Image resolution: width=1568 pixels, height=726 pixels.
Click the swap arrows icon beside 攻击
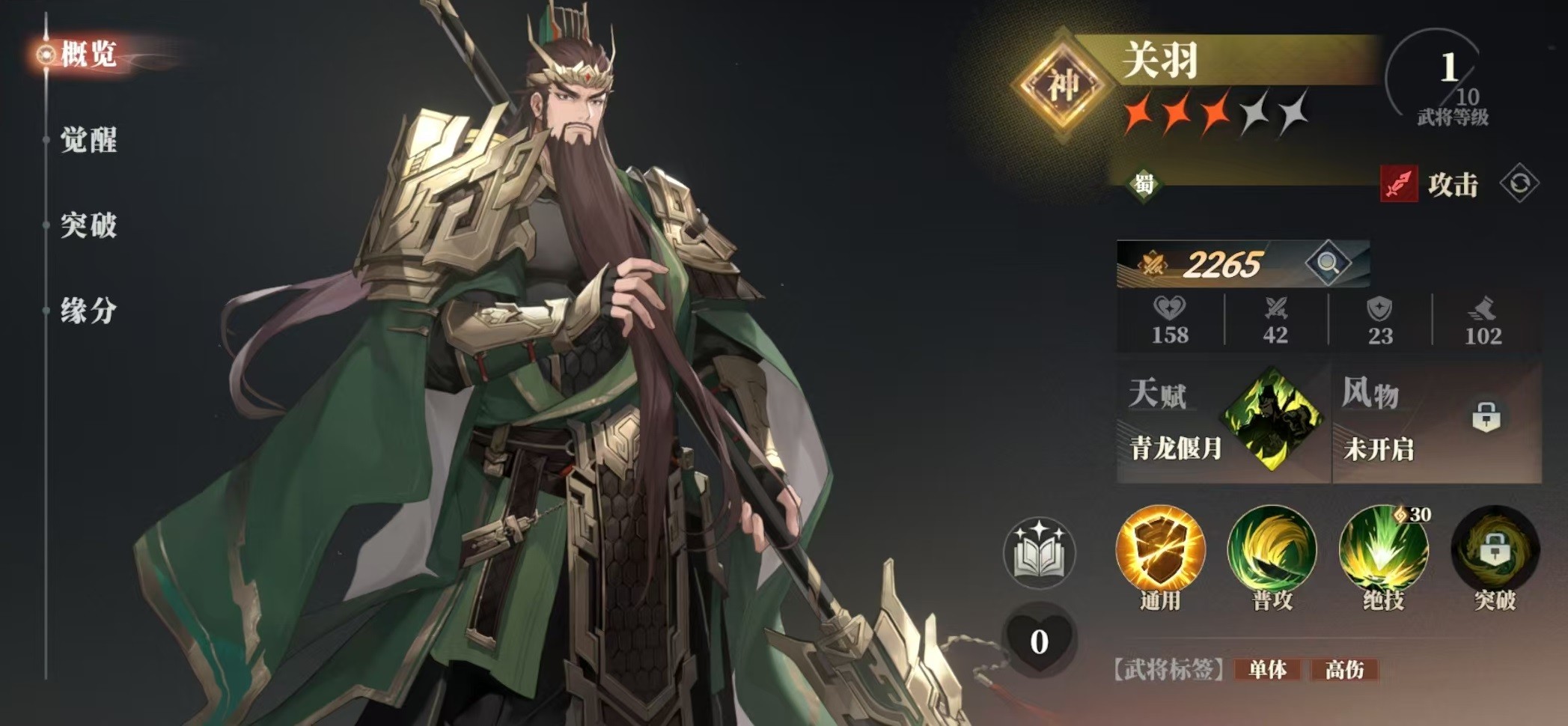1519,183
